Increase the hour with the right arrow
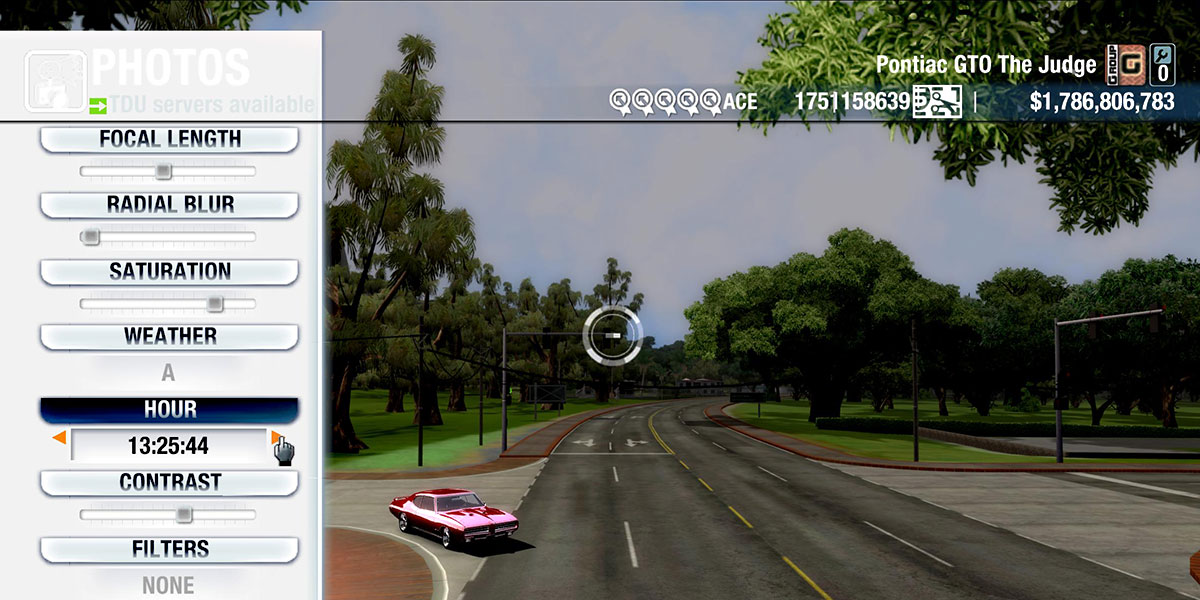This screenshot has width=1200, height=600. [275, 438]
